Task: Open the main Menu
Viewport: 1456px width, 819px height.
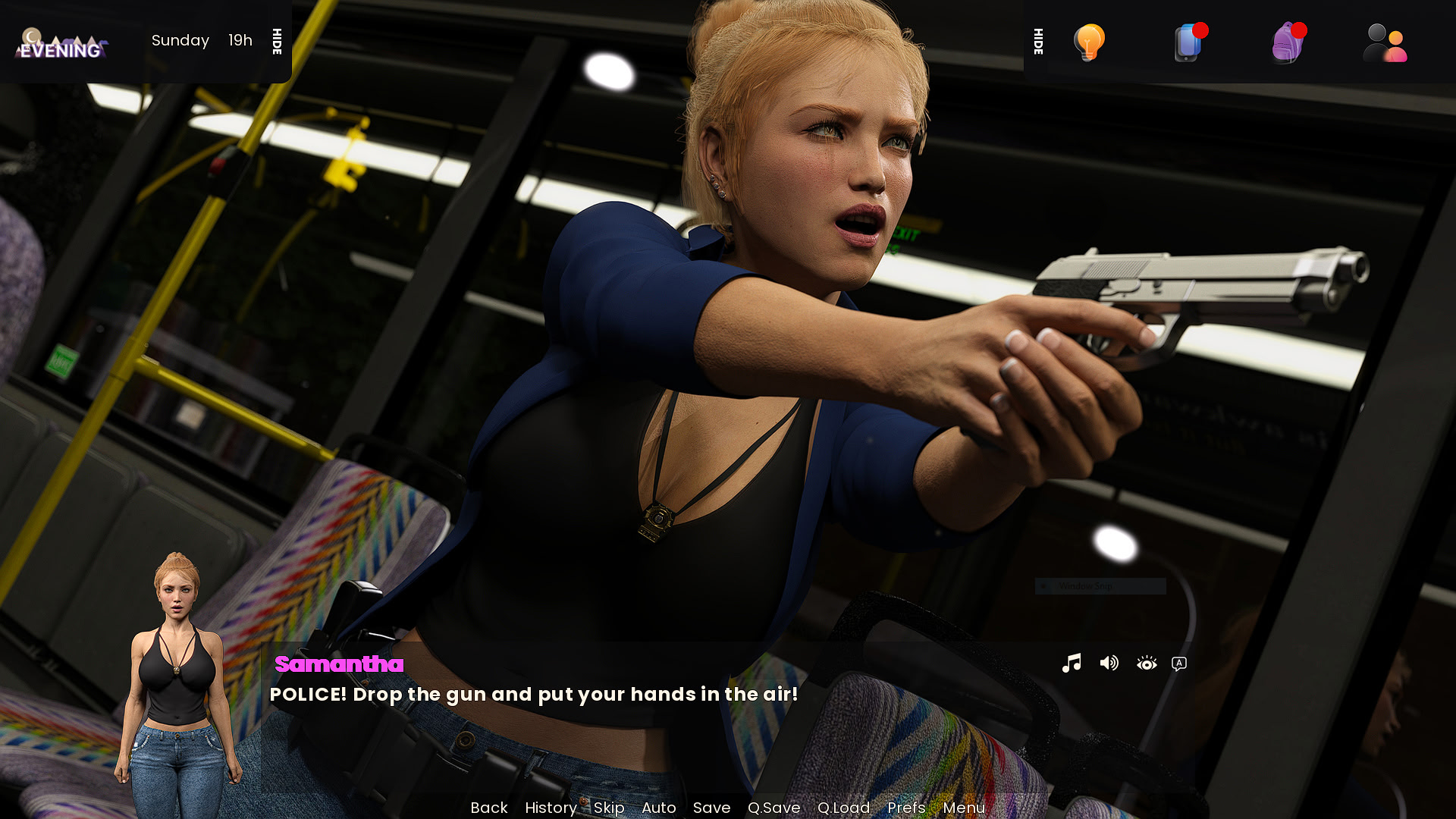Action: tap(964, 808)
